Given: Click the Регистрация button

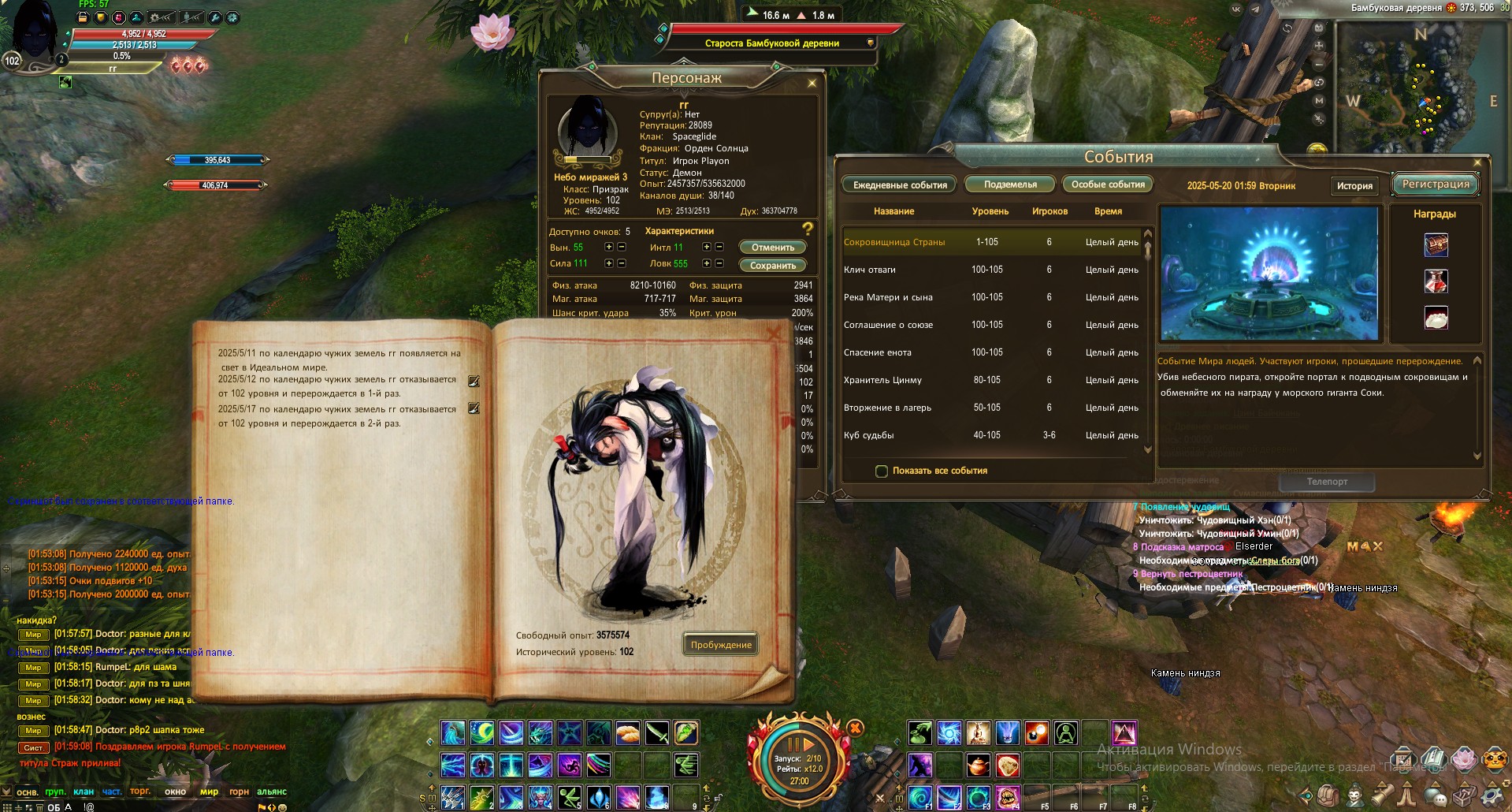Looking at the screenshot, I should coord(1436,184).
